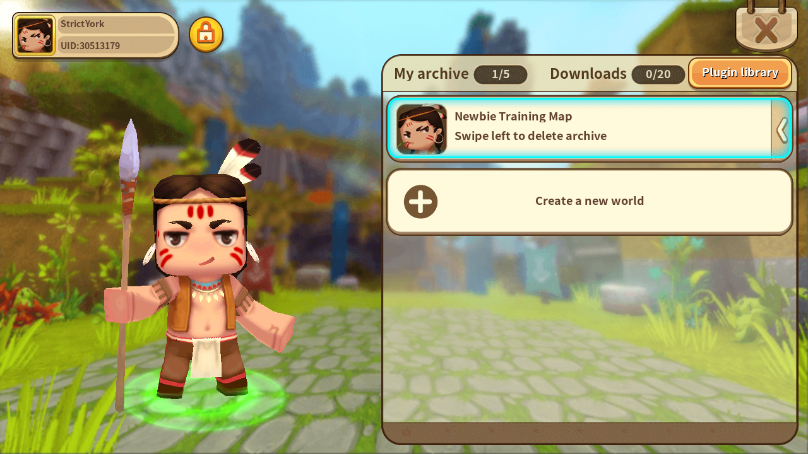Open the Plugin library
808x454 pixels.
(x=740, y=73)
